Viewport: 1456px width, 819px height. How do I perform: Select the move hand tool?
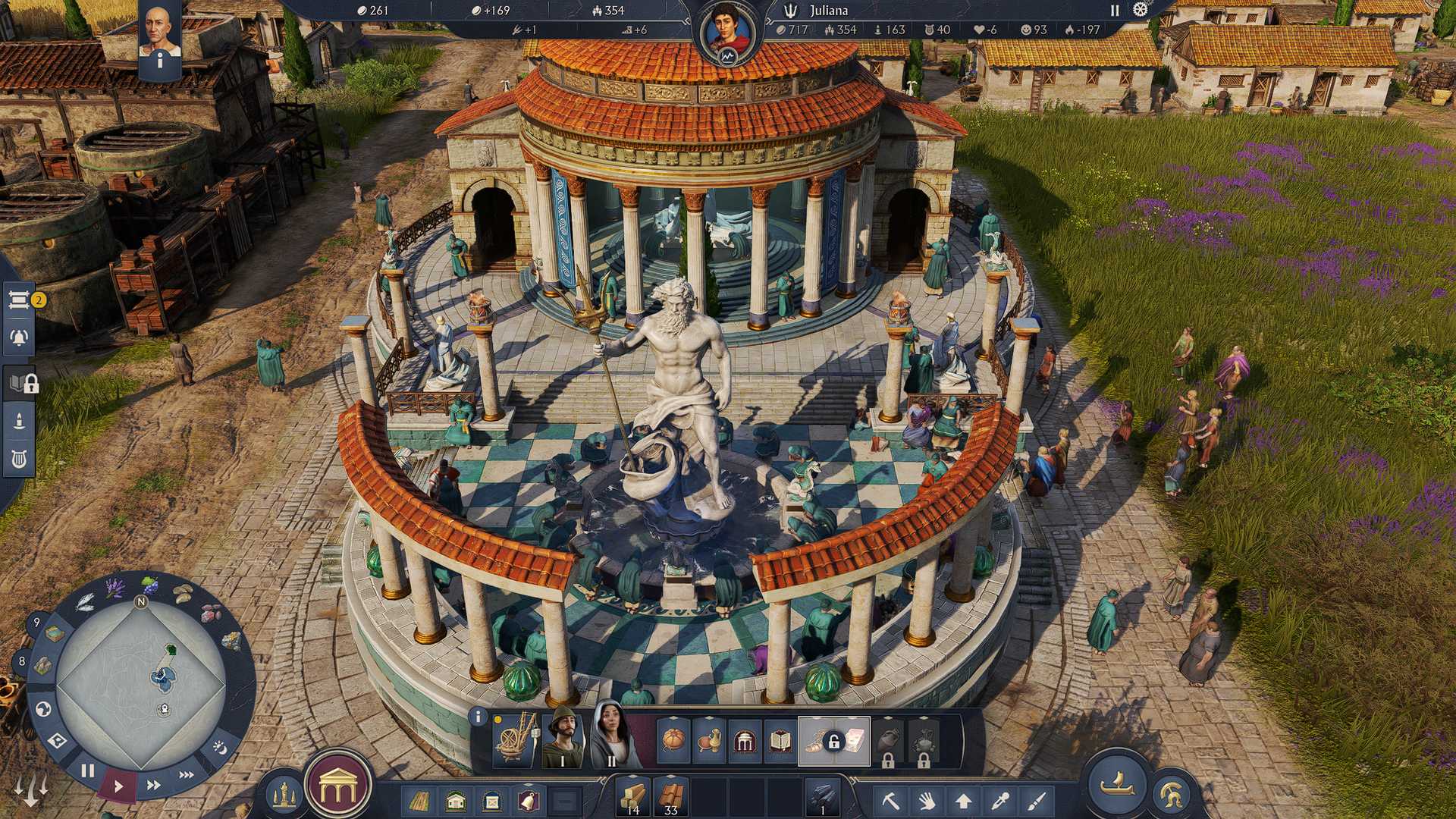[x=927, y=802]
